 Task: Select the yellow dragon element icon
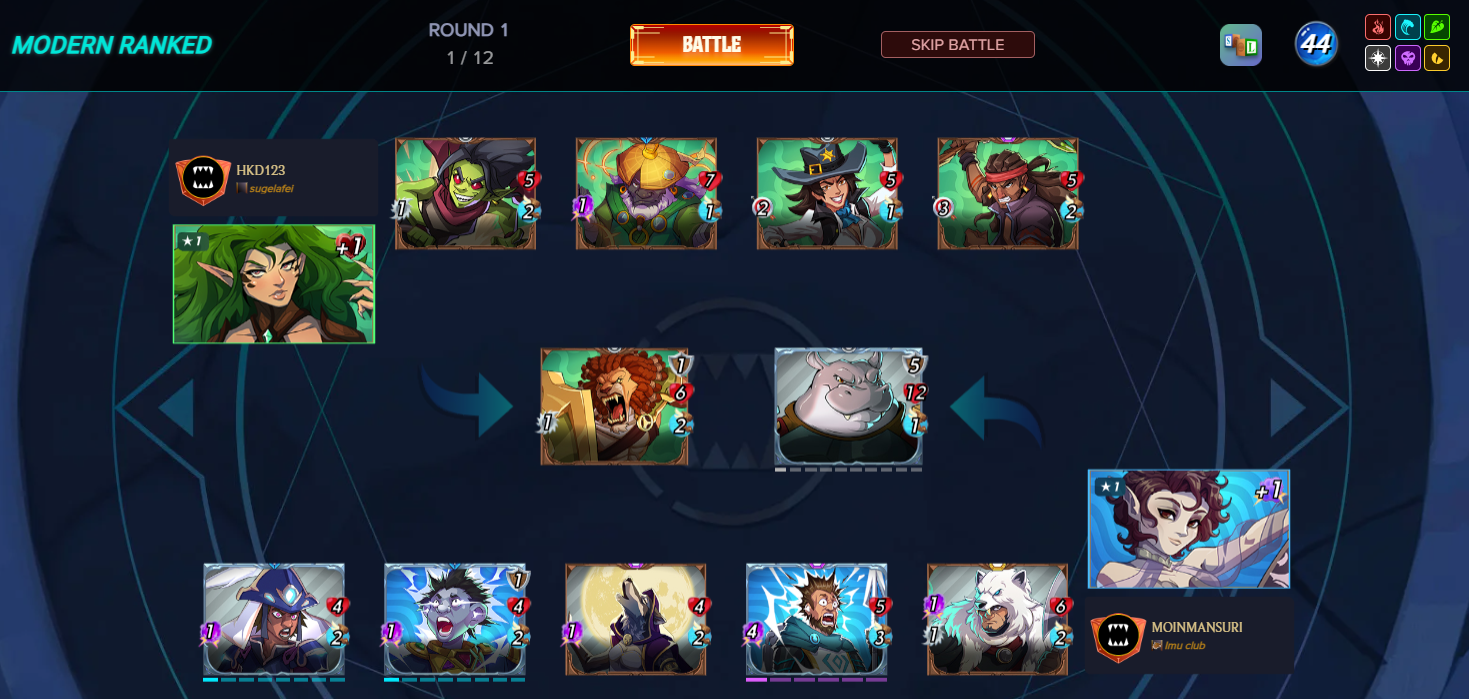pyautogui.click(x=1436, y=58)
